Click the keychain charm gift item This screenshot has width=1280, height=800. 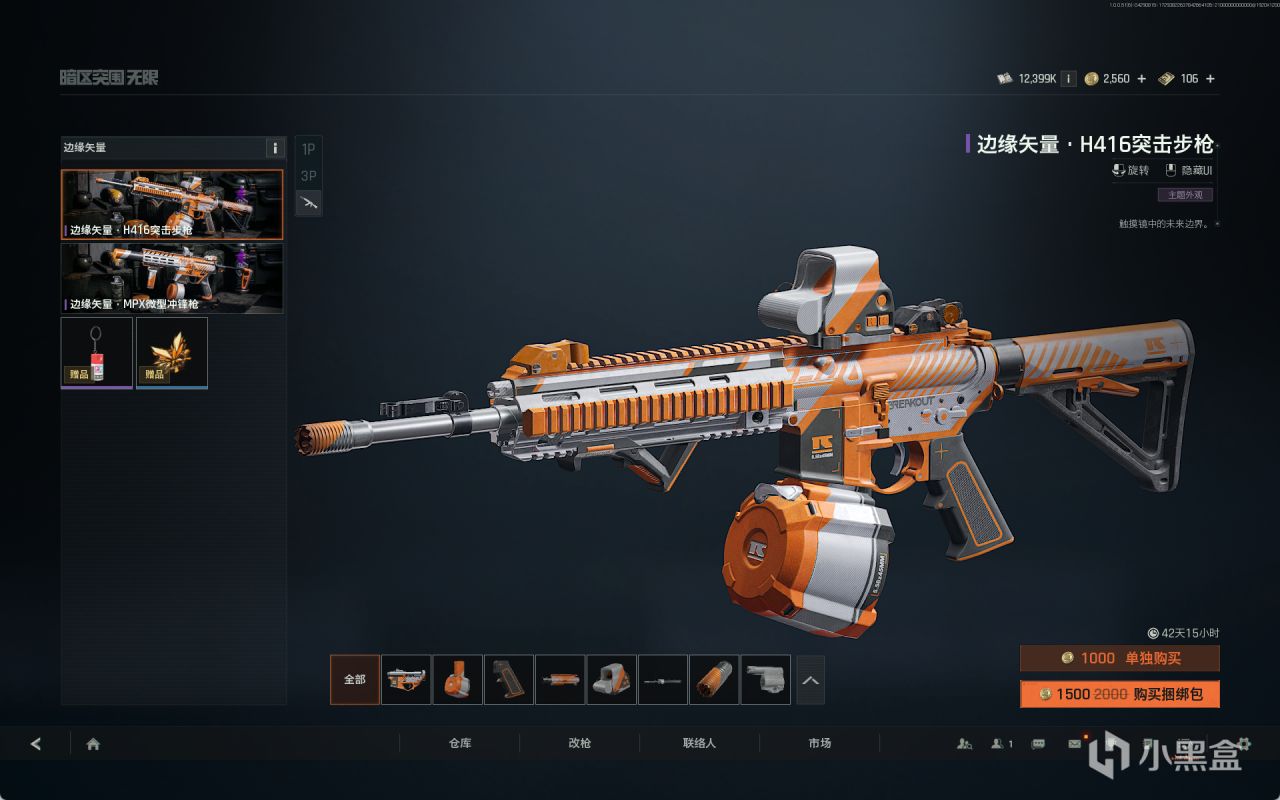coord(97,351)
